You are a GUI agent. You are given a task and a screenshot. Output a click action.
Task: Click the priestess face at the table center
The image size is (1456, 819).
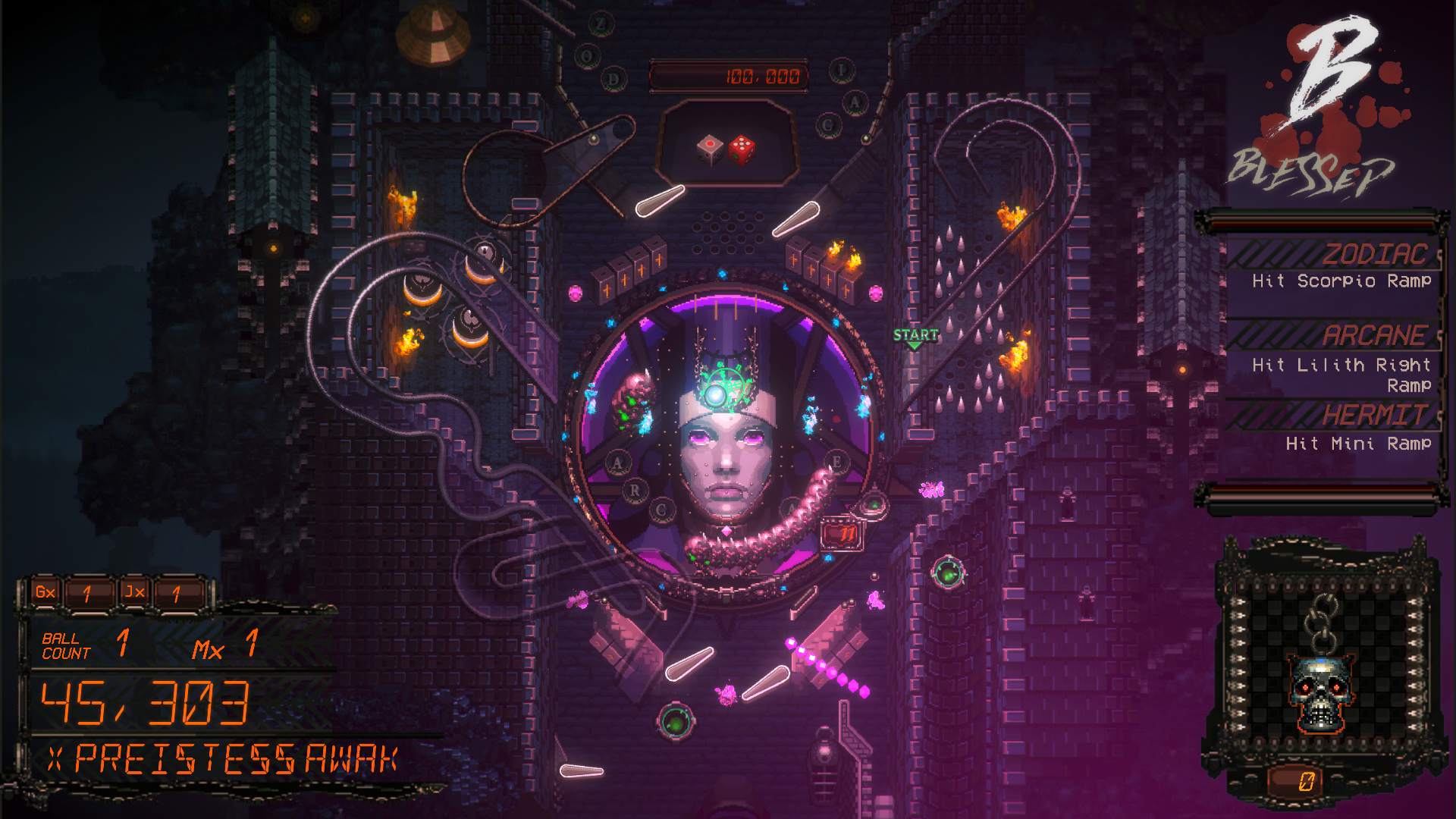[728, 455]
